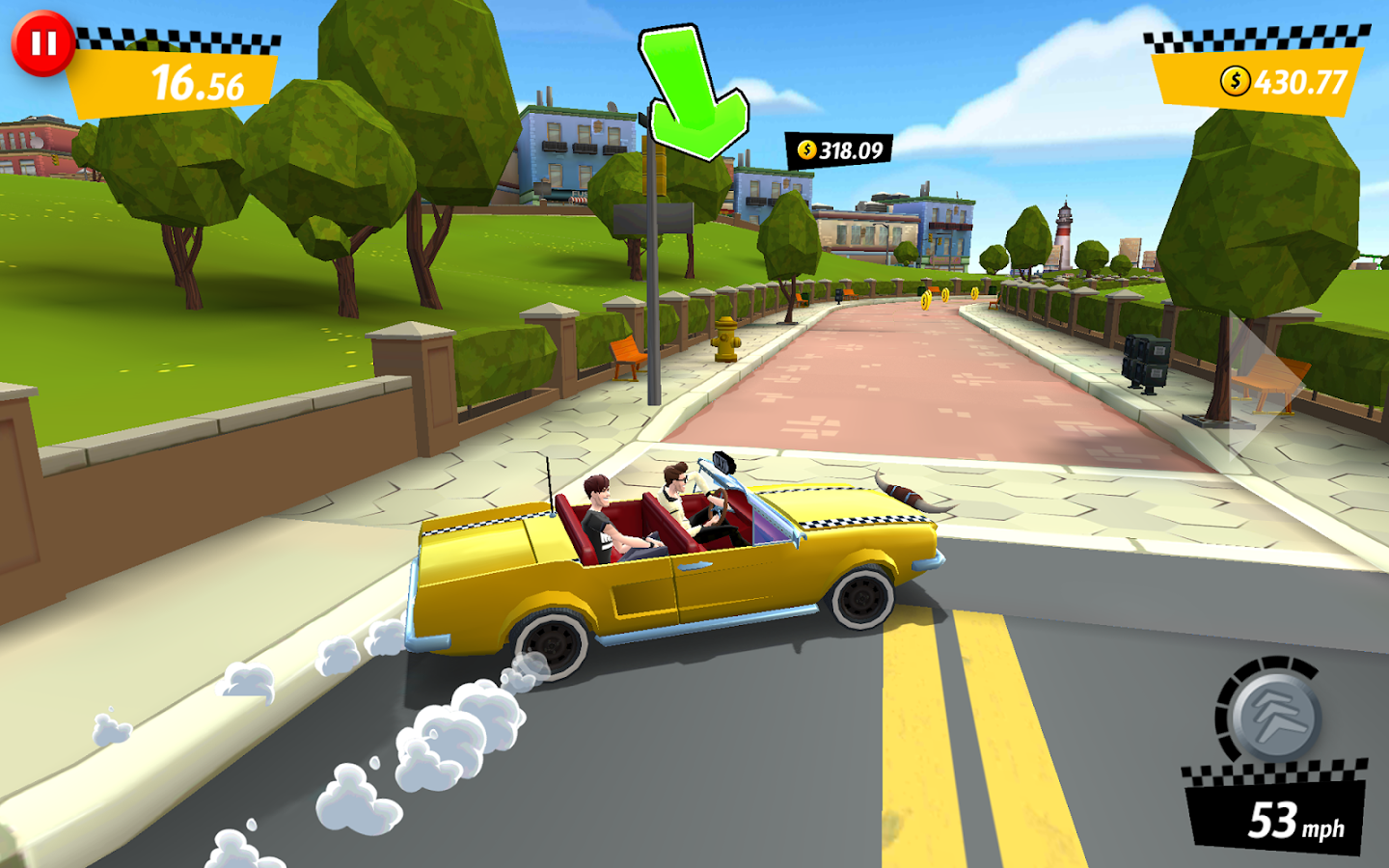
Task: Toggle the pause state of the game
Action: (x=43, y=42)
